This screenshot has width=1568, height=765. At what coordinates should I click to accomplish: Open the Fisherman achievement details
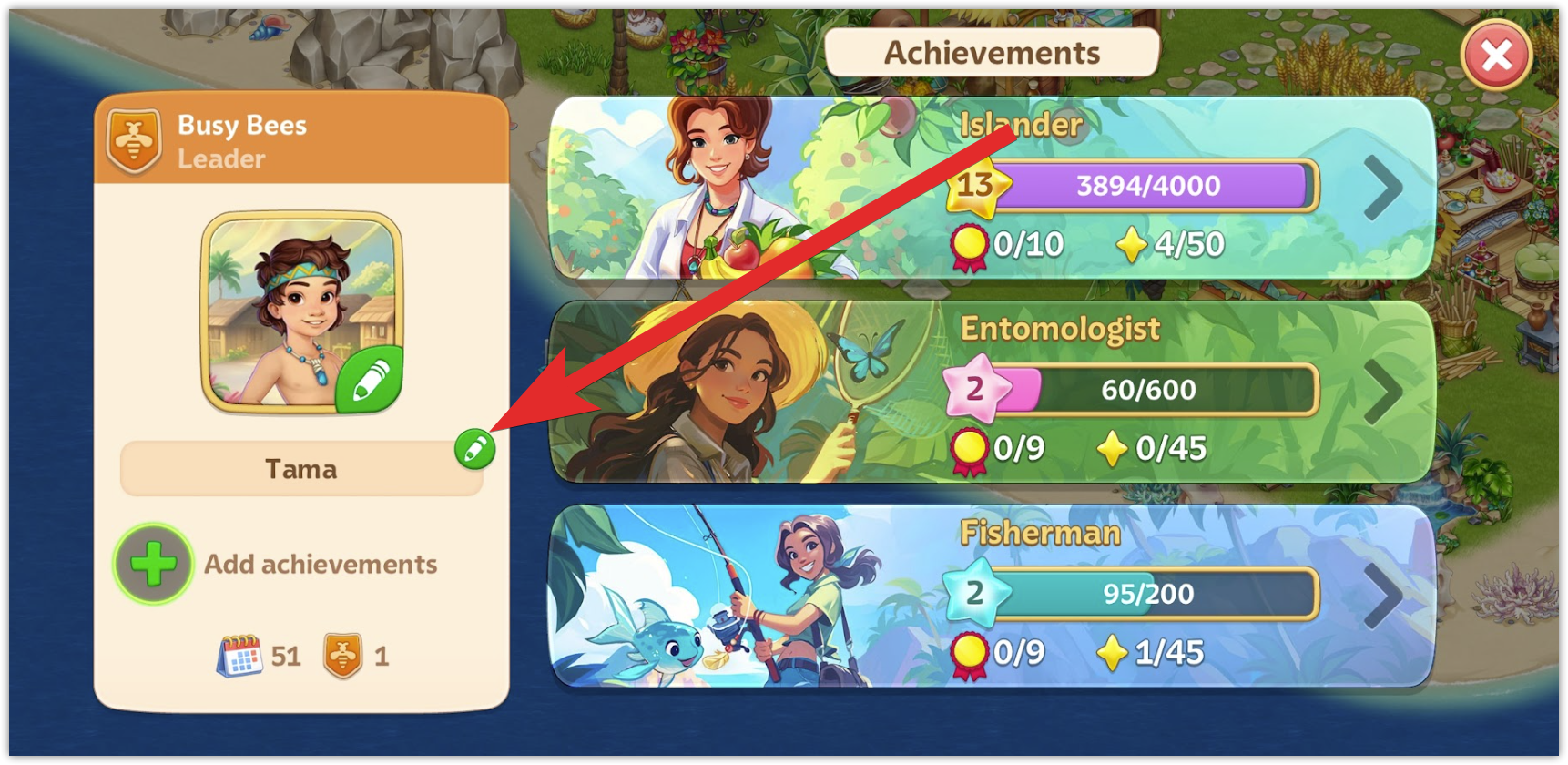(1382, 597)
